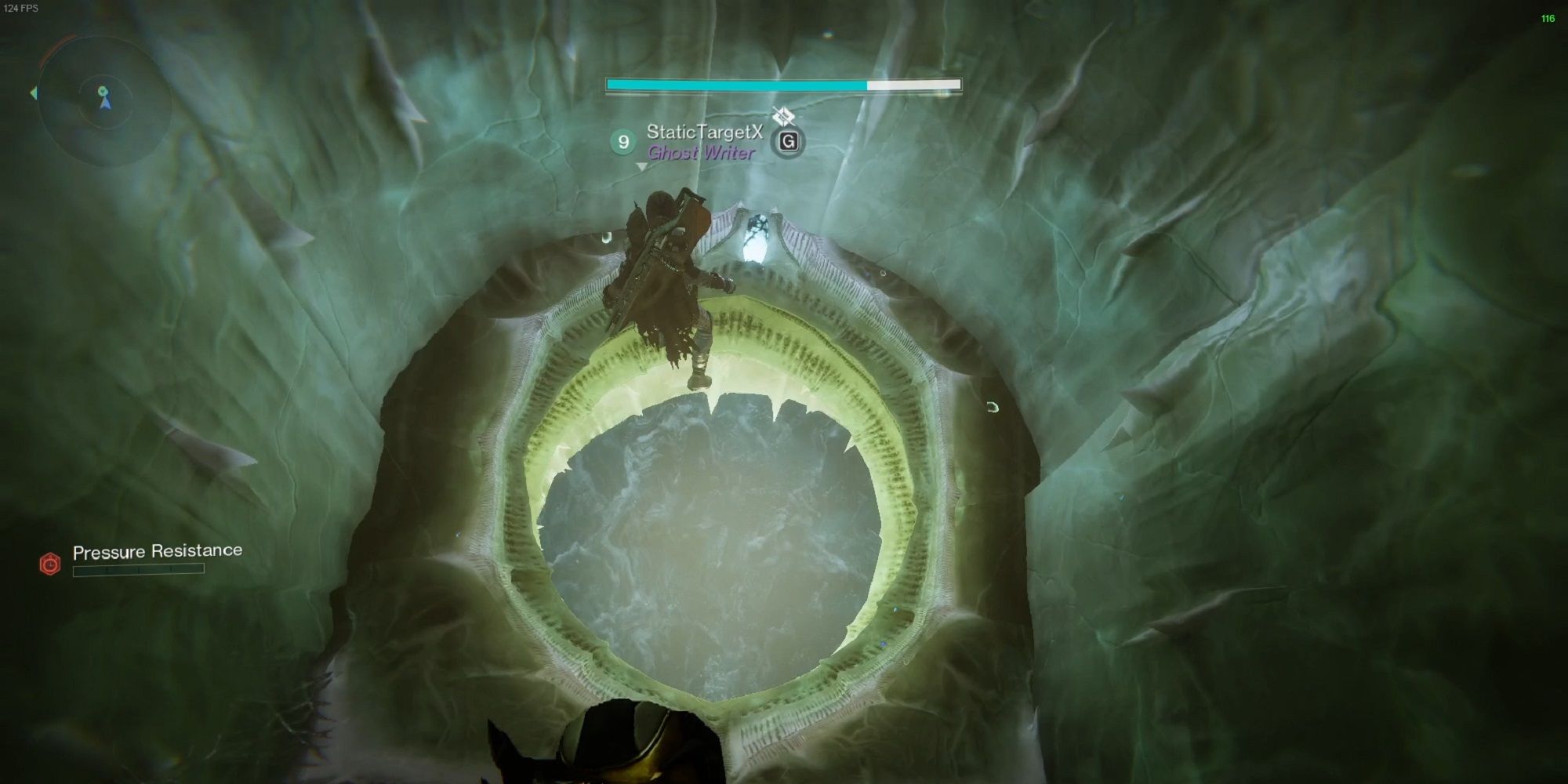Open details on the StaticTargetX nameplate
Screen dimensions: 1568x784
coord(706,133)
